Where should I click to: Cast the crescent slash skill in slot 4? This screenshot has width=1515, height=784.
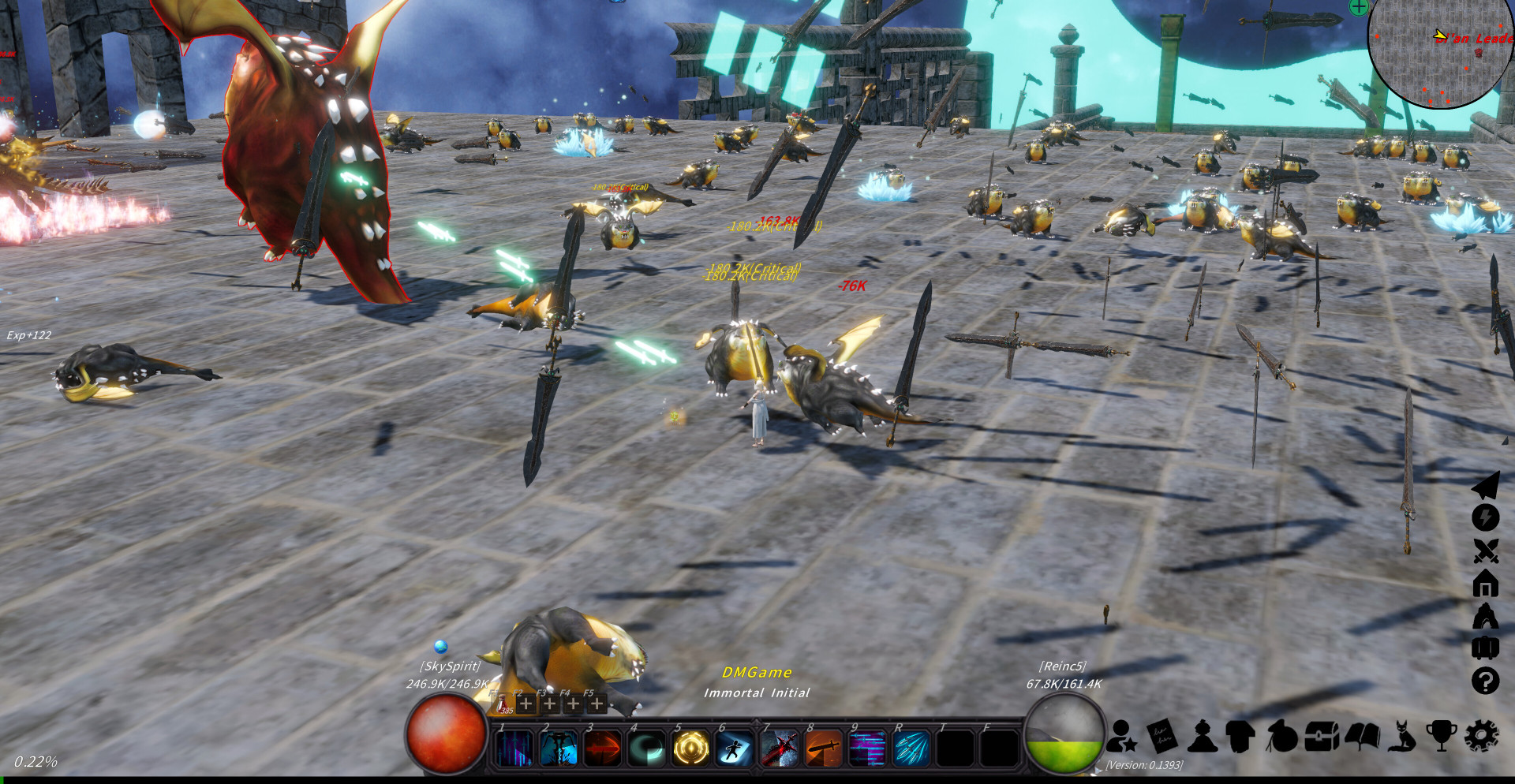[x=646, y=748]
